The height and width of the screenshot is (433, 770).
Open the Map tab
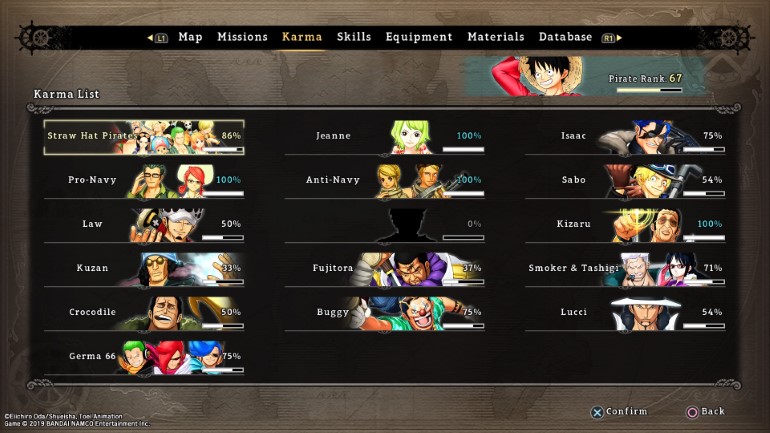pyautogui.click(x=190, y=37)
